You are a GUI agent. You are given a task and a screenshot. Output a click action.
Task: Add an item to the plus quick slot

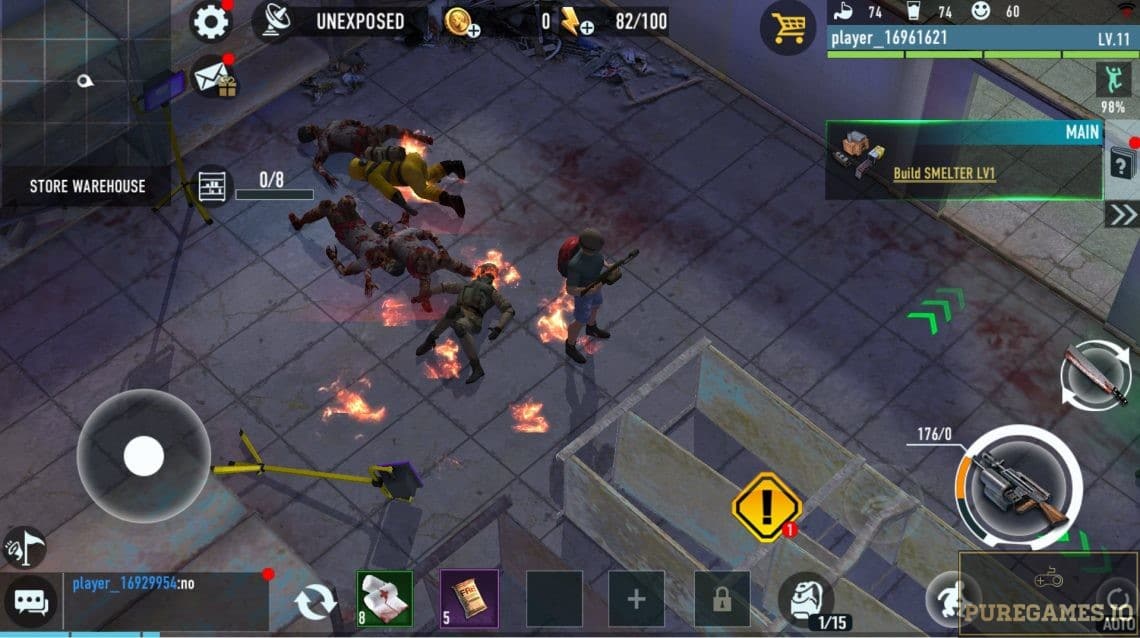click(x=636, y=599)
